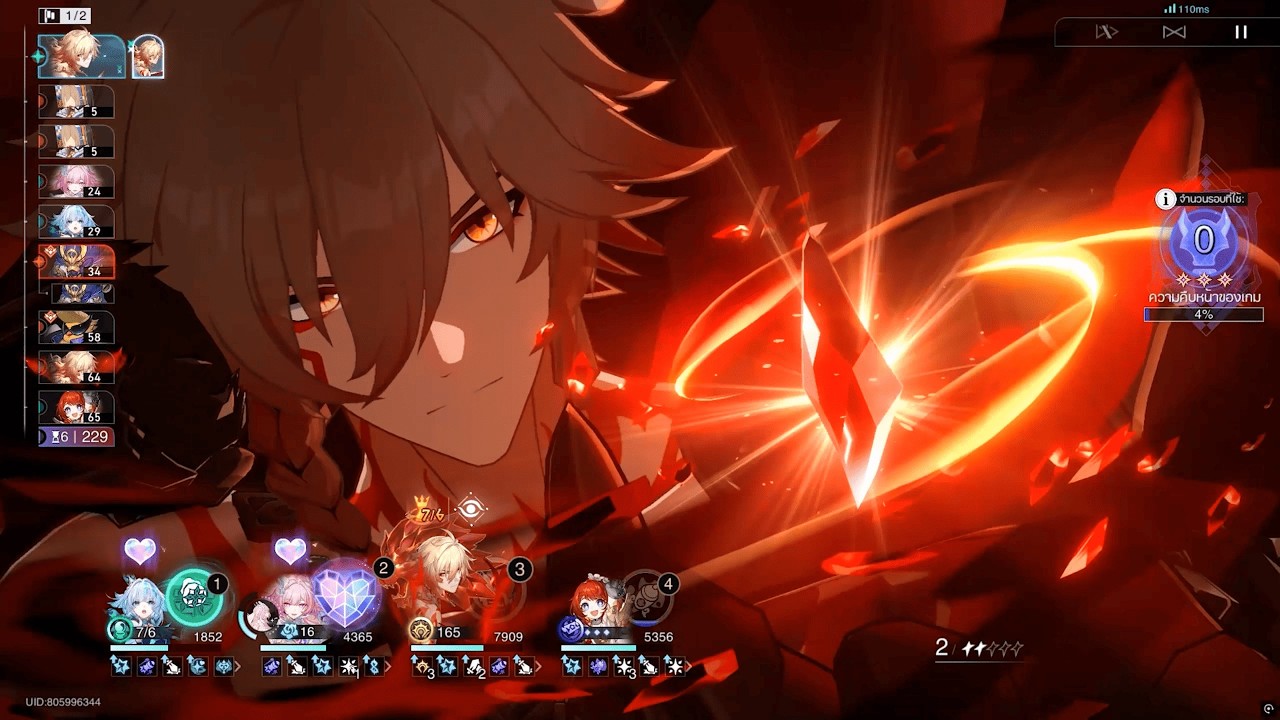The height and width of the screenshot is (720, 1280).
Task: Expand the blue-haired character's buff list arrow
Action: coord(237,666)
